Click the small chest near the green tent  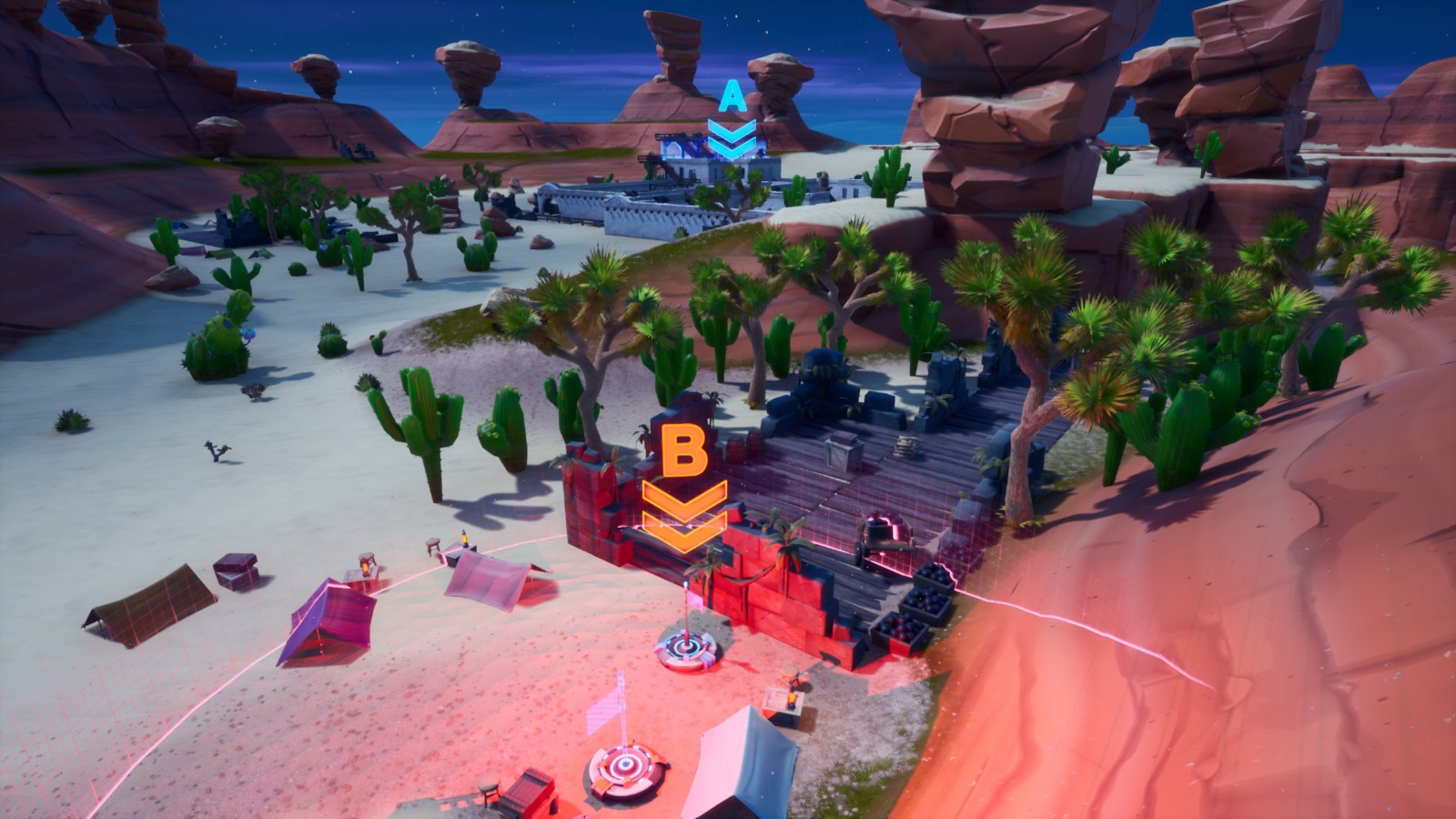pyautogui.click(x=236, y=571)
